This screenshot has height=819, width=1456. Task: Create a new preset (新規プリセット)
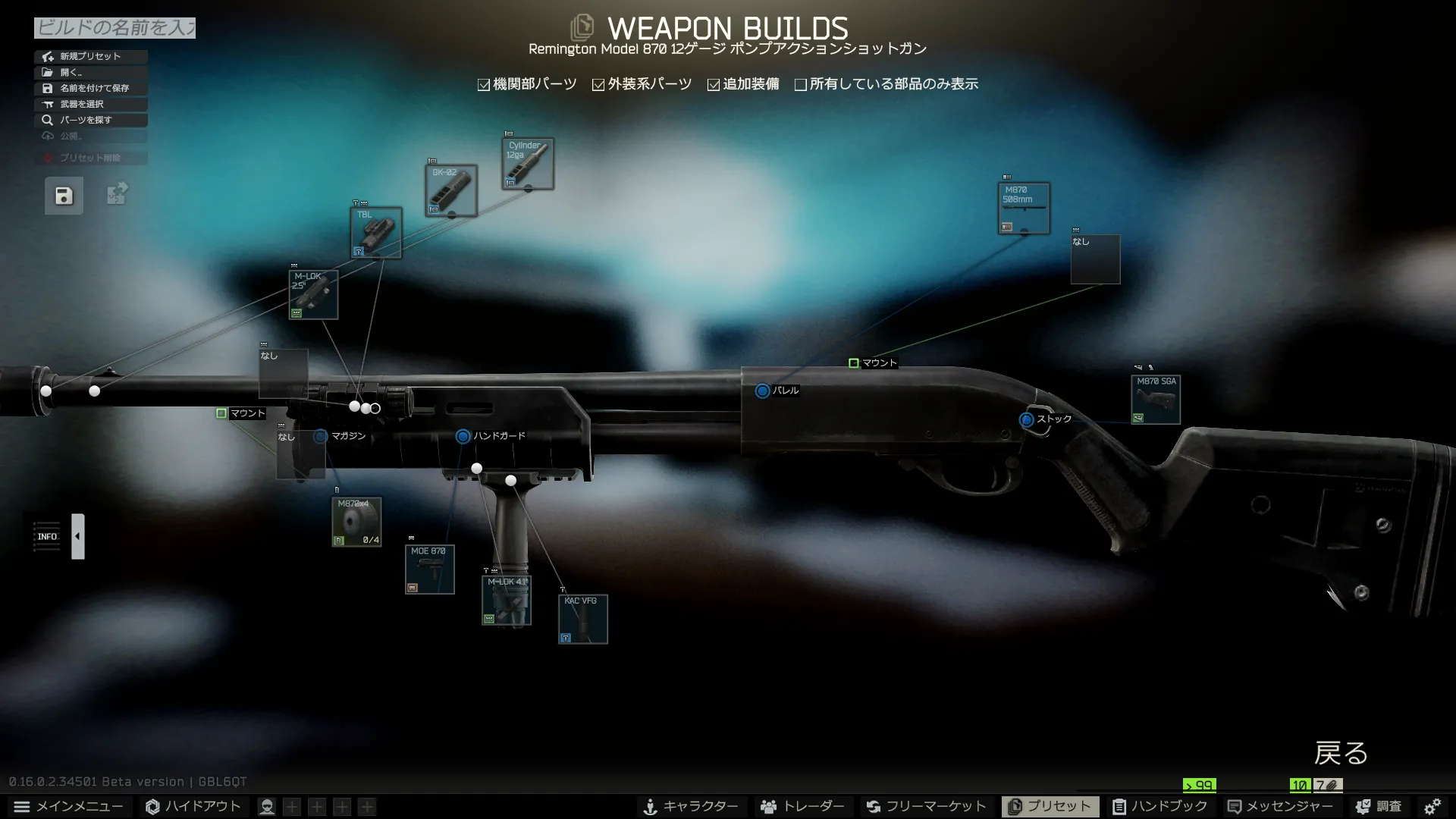(90, 56)
